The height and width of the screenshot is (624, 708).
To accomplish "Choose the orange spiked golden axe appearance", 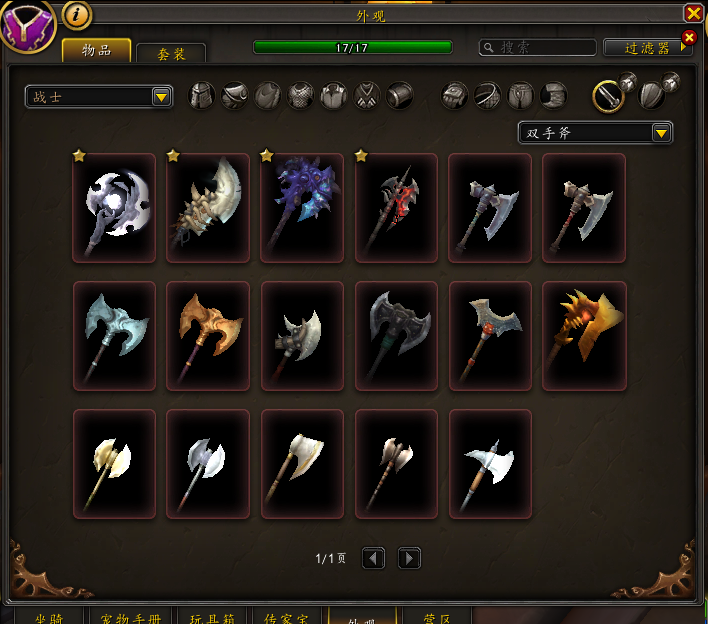I will tap(584, 336).
